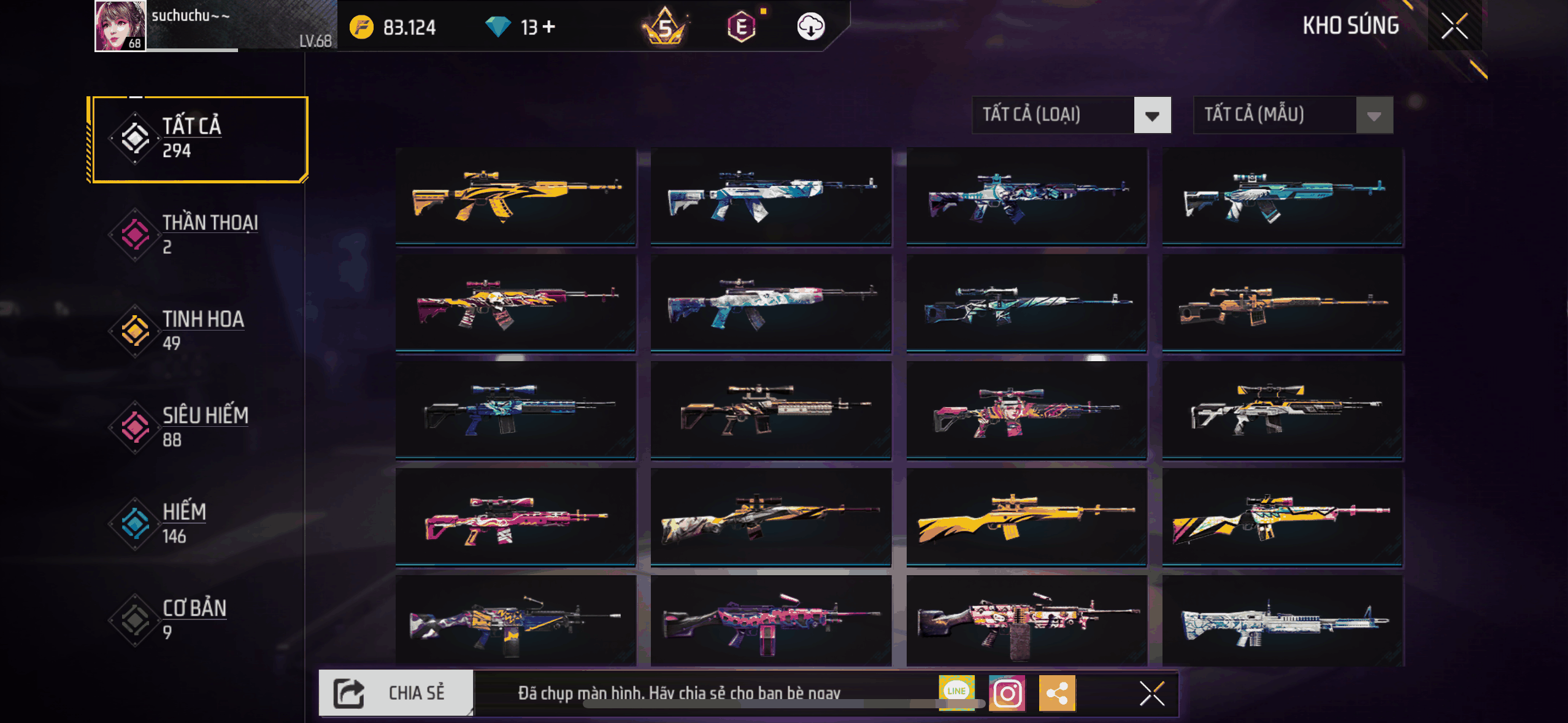1568x723 pixels.
Task: Share the screenshot via LINE
Action: (956, 692)
